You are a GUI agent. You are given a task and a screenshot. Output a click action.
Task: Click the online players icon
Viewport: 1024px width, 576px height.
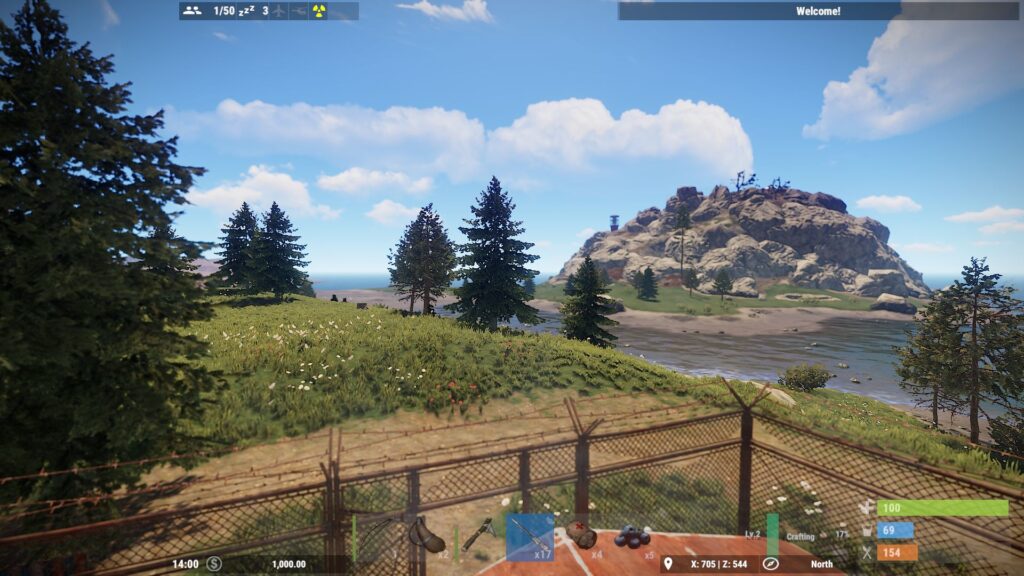193,11
